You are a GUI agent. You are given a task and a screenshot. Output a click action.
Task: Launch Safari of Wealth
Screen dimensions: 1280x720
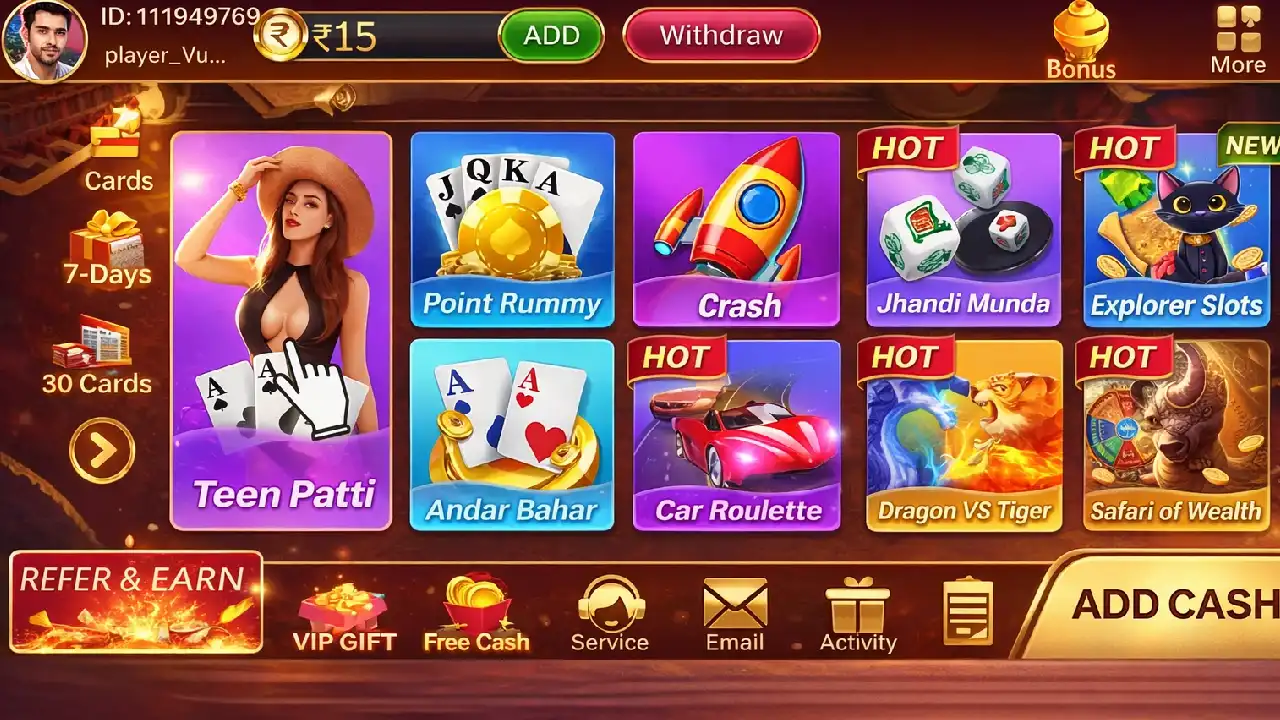click(x=1176, y=434)
